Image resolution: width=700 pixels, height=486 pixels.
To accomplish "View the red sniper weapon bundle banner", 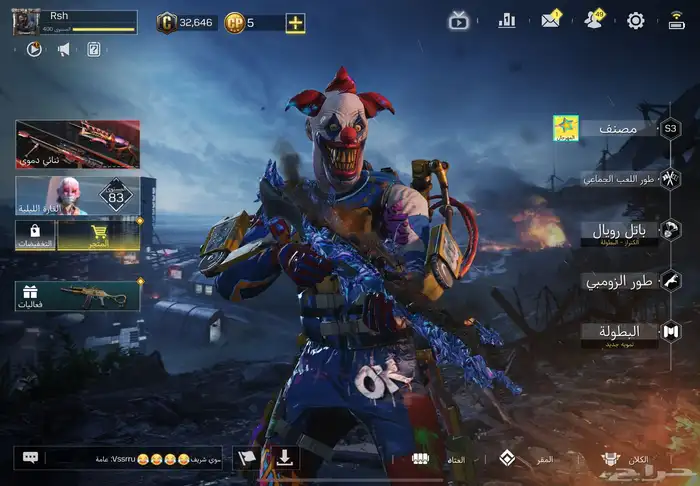I will 77,144.
